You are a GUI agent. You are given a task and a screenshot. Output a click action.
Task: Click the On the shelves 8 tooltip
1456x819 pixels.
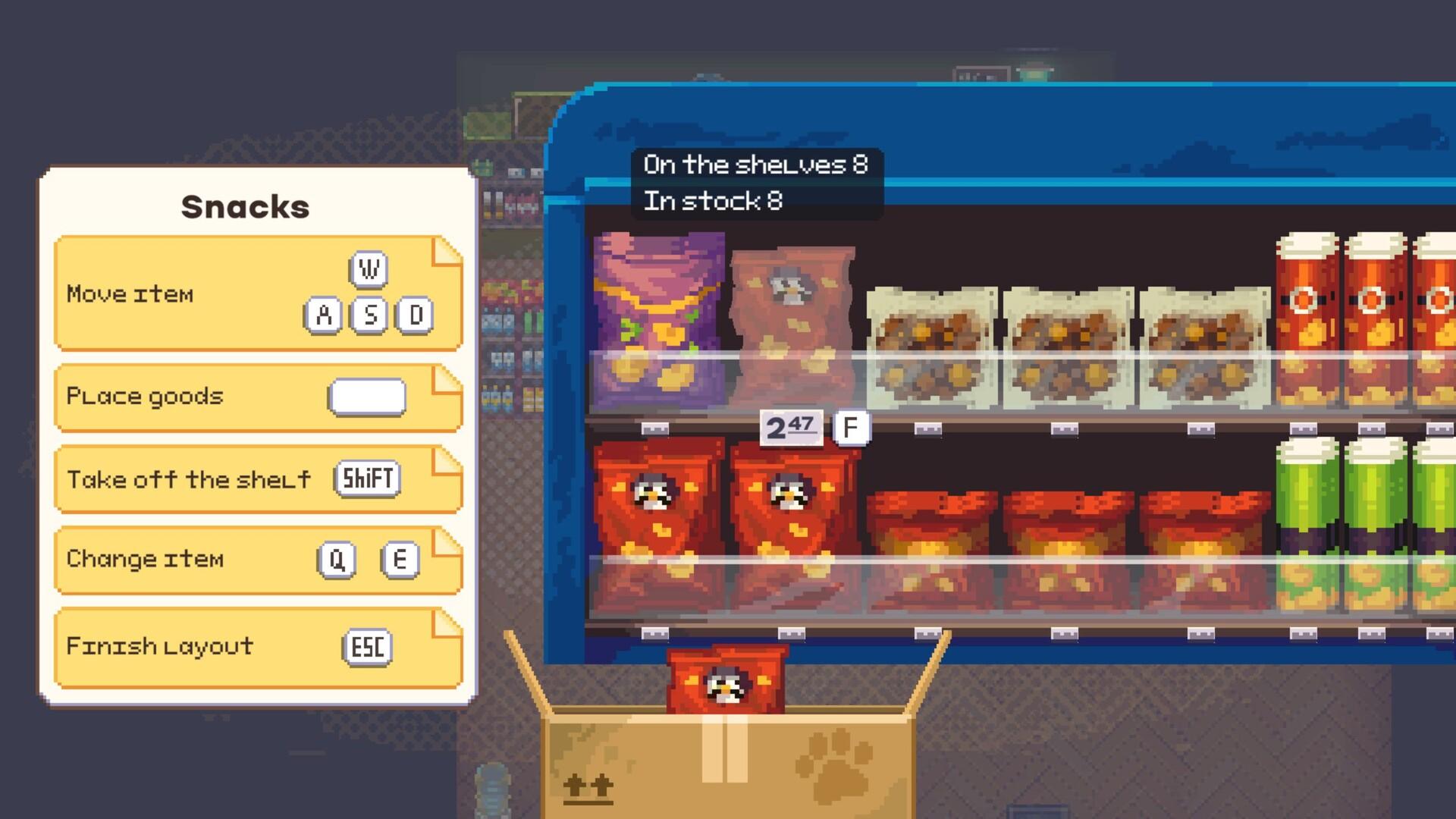(755, 164)
